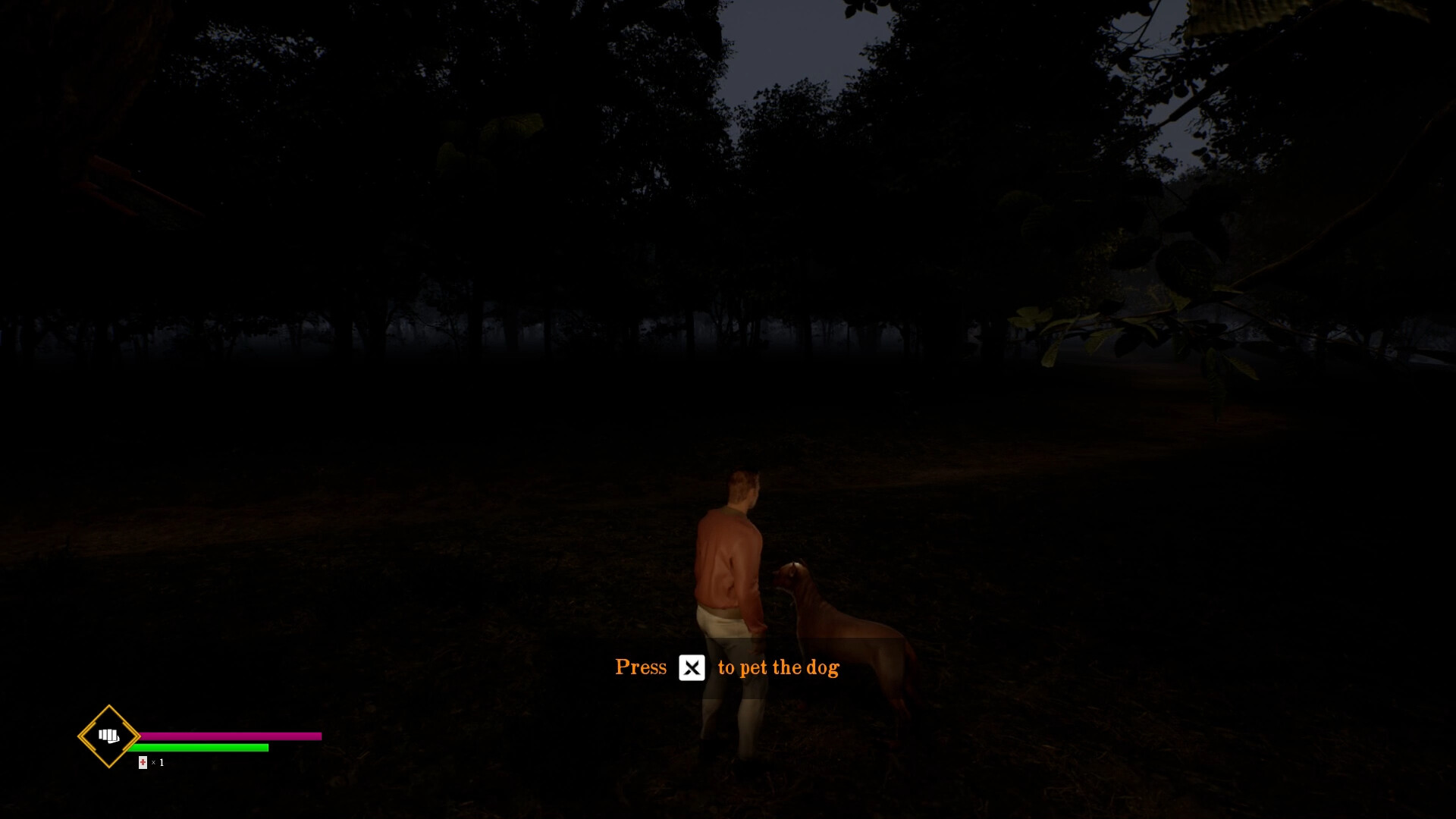This screenshot has height=819, width=1456.
Task: Click the '× 1' medkit counter text
Action: (x=157, y=762)
